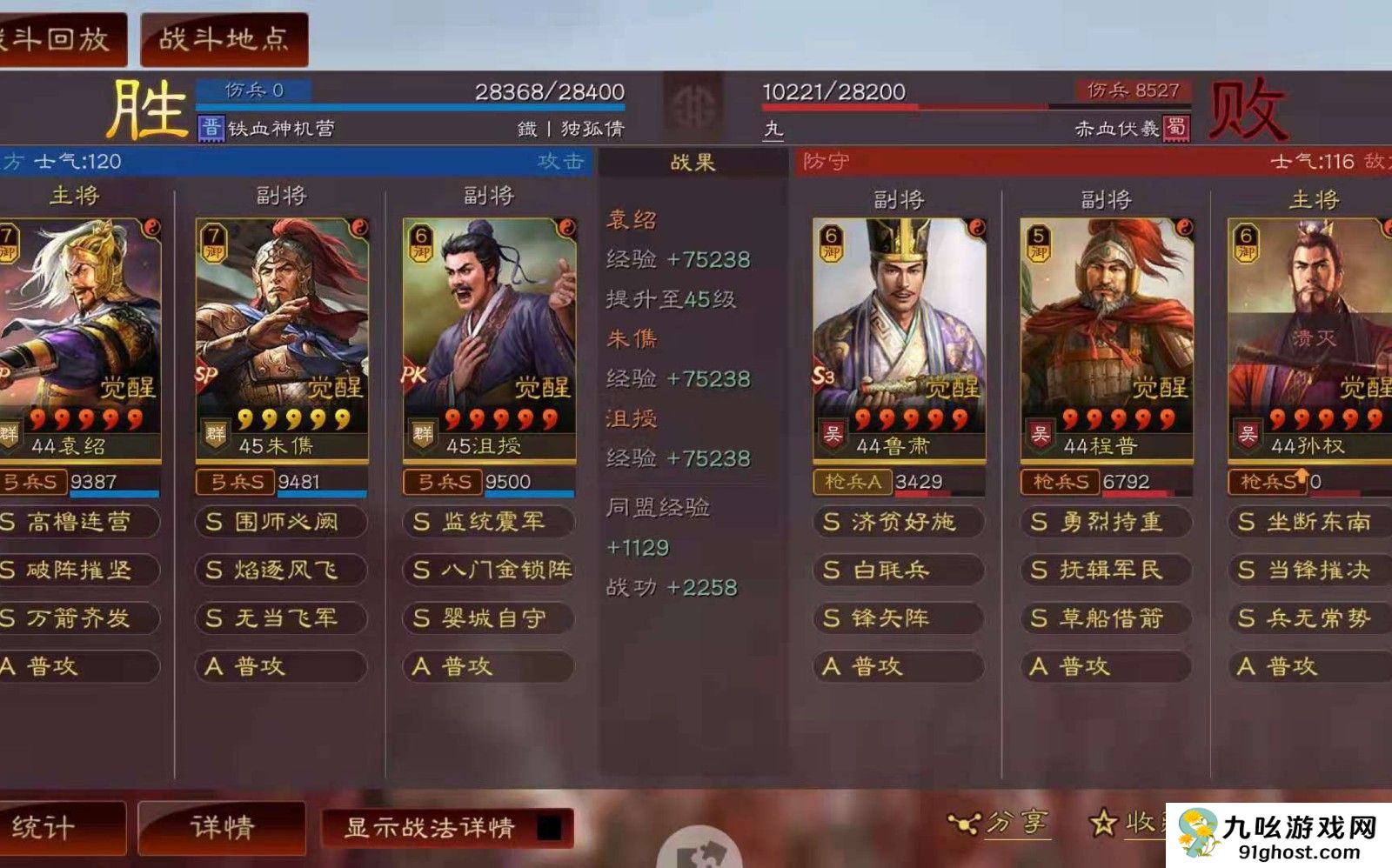View the 济贫好施 skill
The width and height of the screenshot is (1392, 868).
(x=899, y=522)
